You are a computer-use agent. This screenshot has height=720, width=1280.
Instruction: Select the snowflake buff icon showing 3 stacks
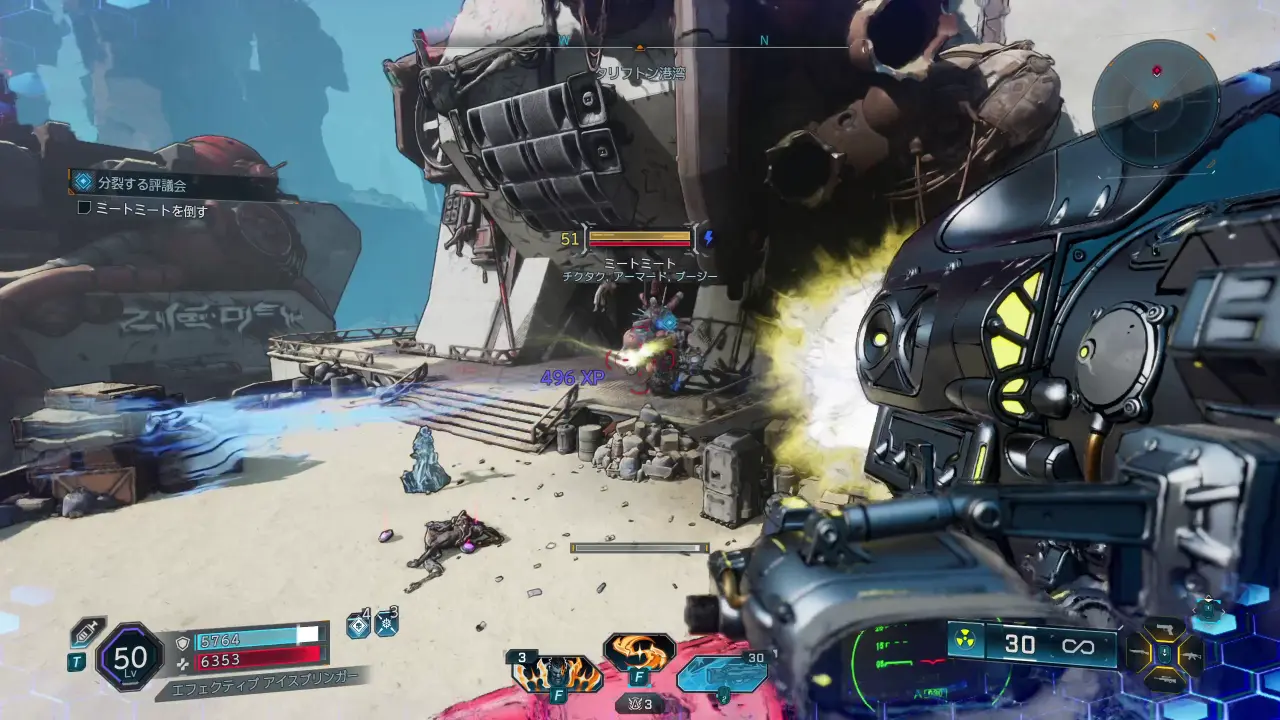point(386,624)
